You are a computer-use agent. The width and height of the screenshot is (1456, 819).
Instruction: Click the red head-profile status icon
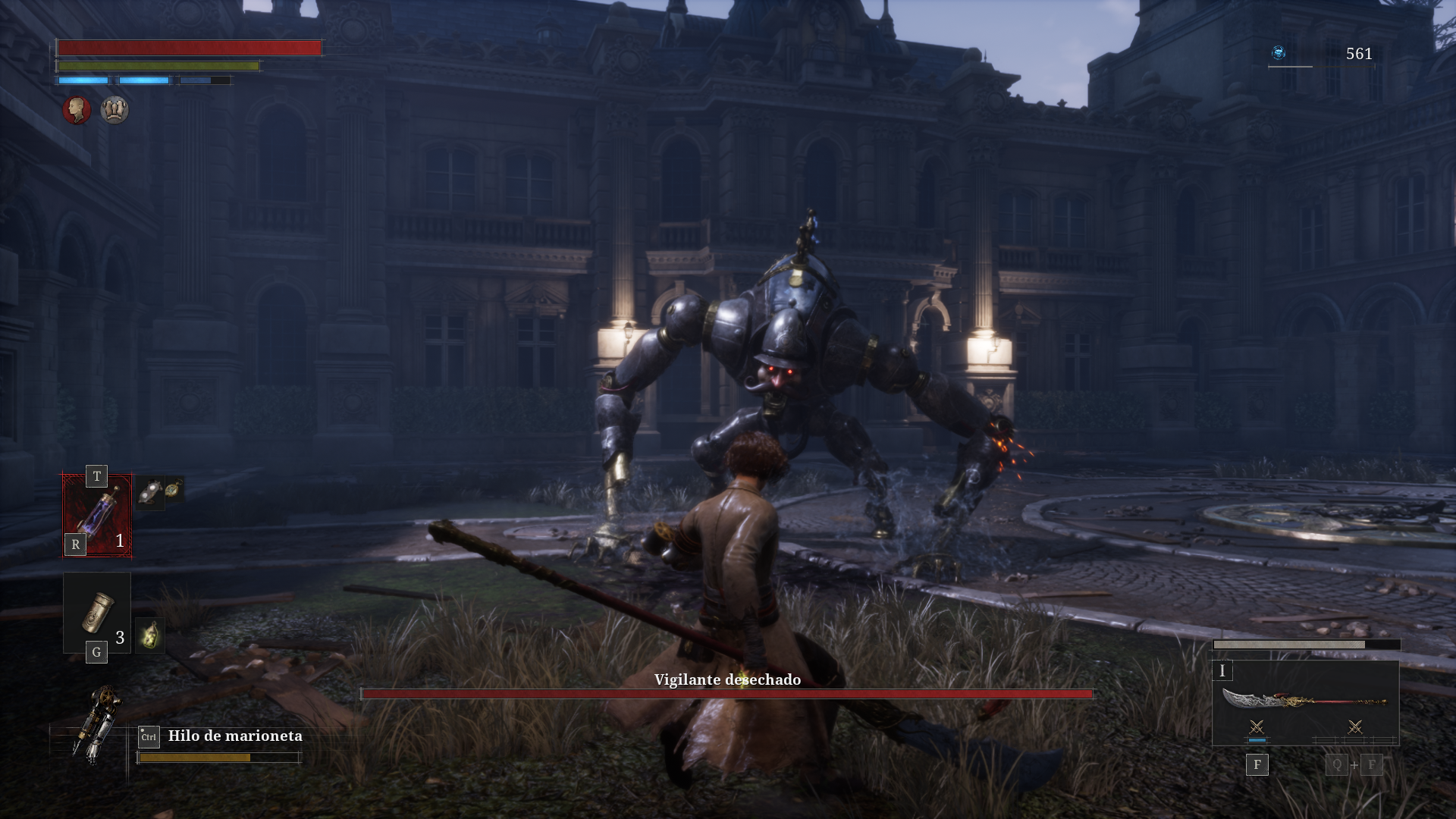pos(77,110)
